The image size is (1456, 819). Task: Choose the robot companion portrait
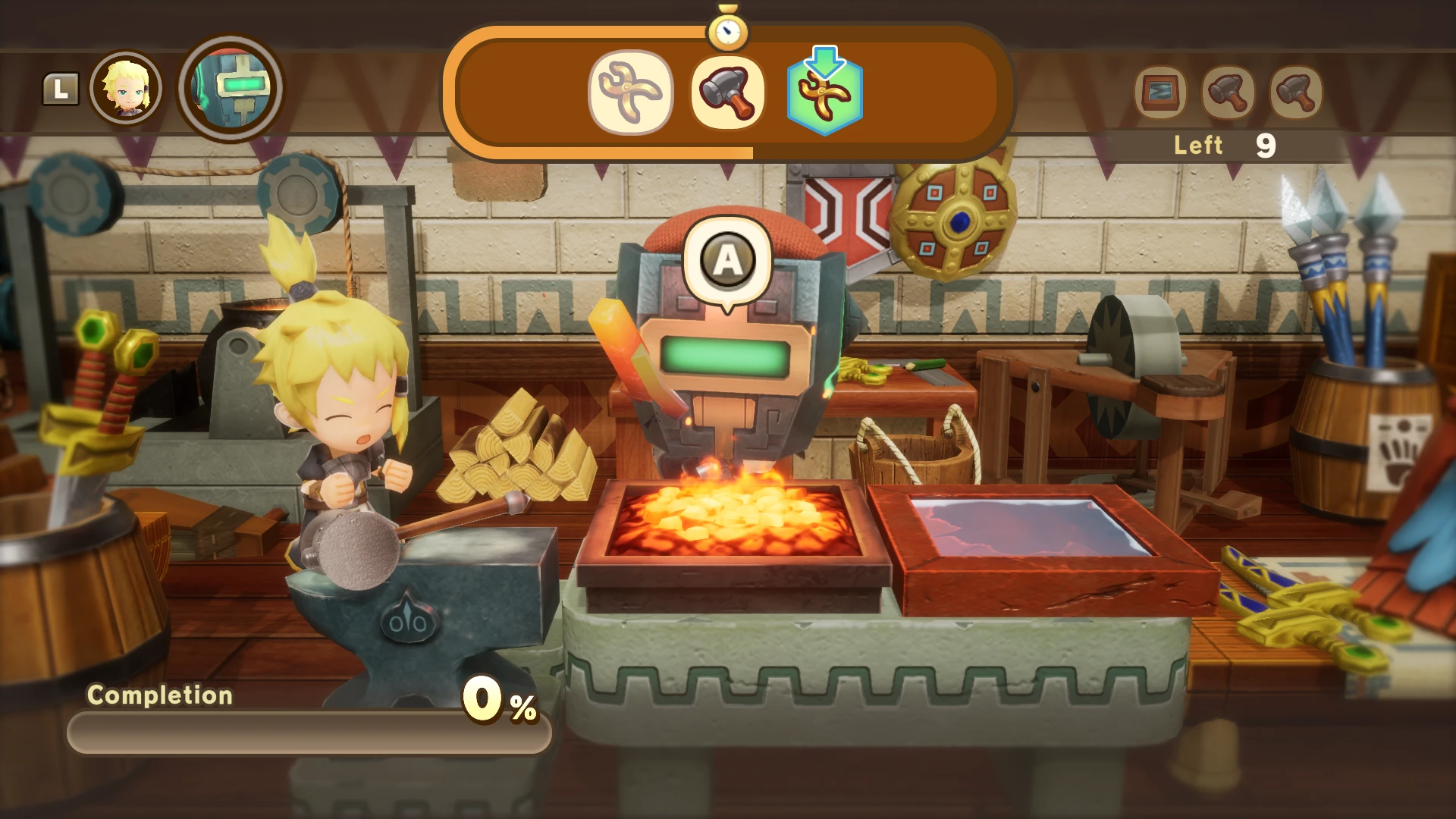[231, 87]
